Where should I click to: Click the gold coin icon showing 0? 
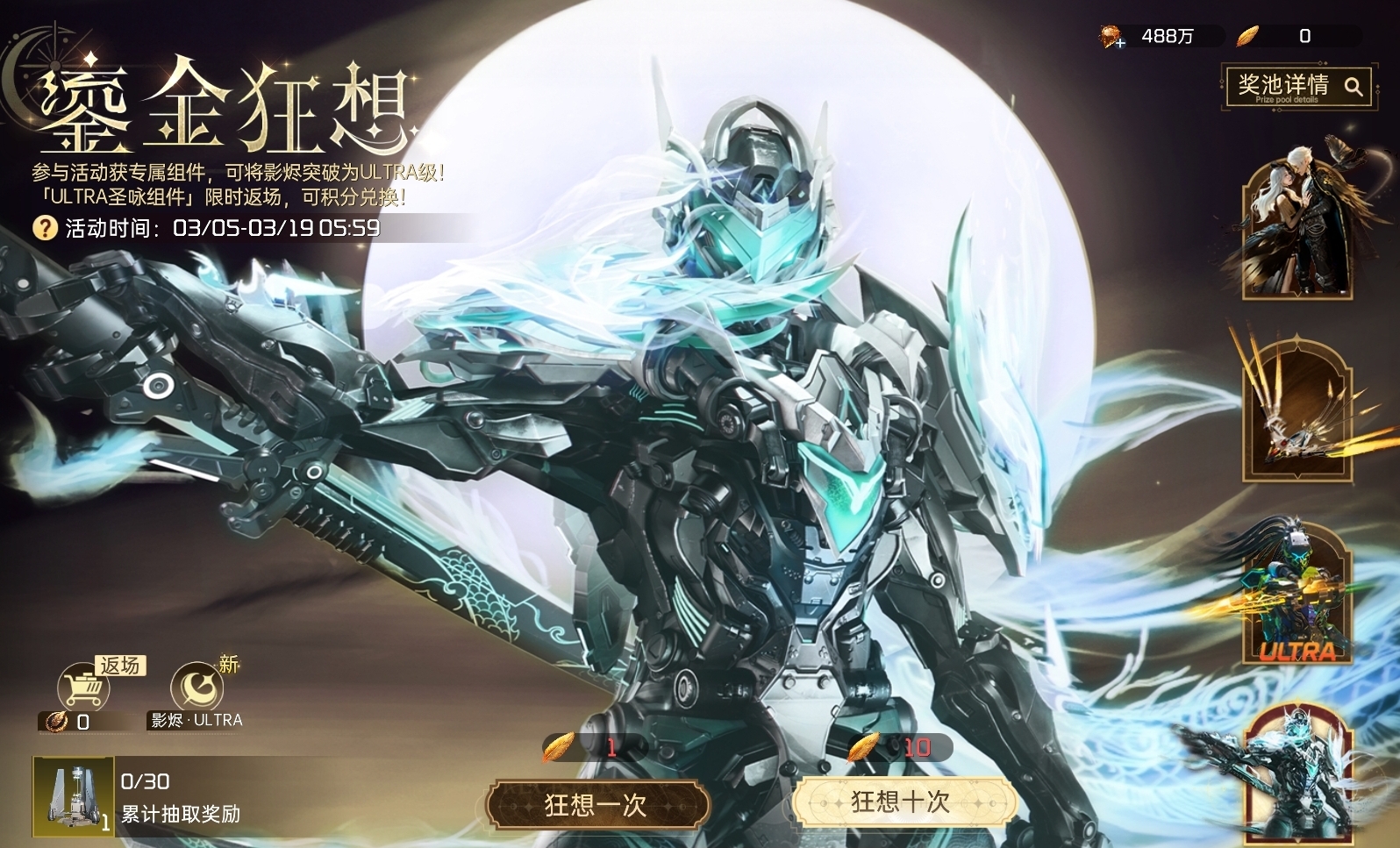[x=54, y=723]
